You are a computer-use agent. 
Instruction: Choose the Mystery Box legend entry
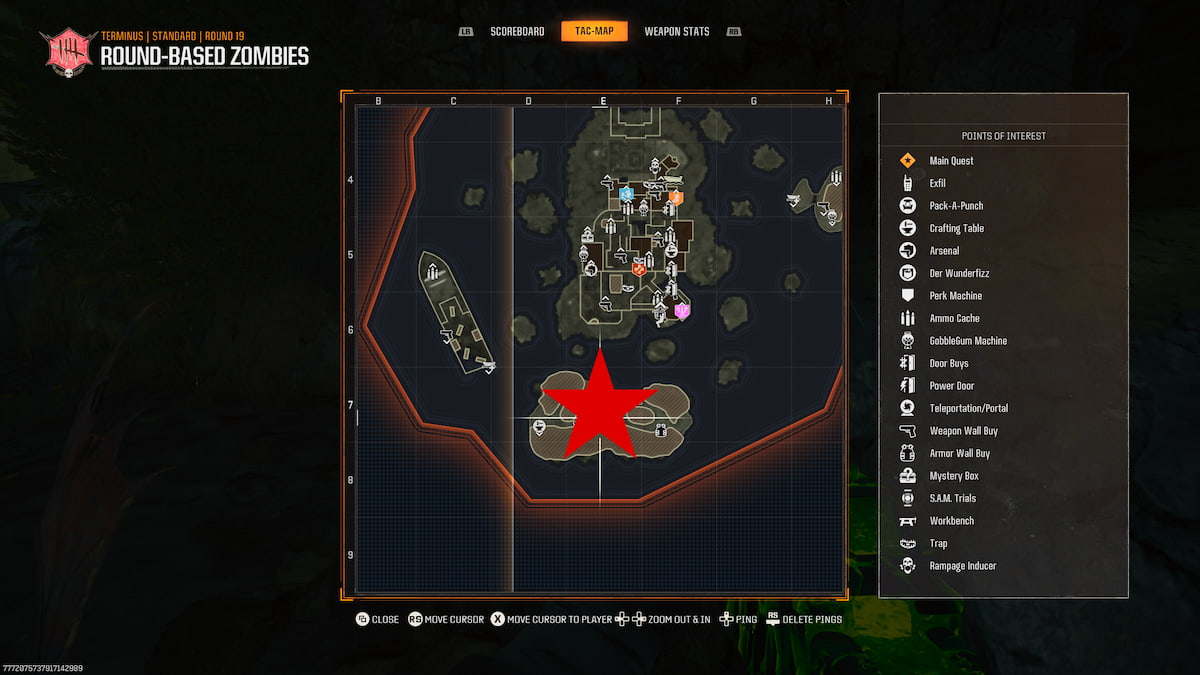953,476
